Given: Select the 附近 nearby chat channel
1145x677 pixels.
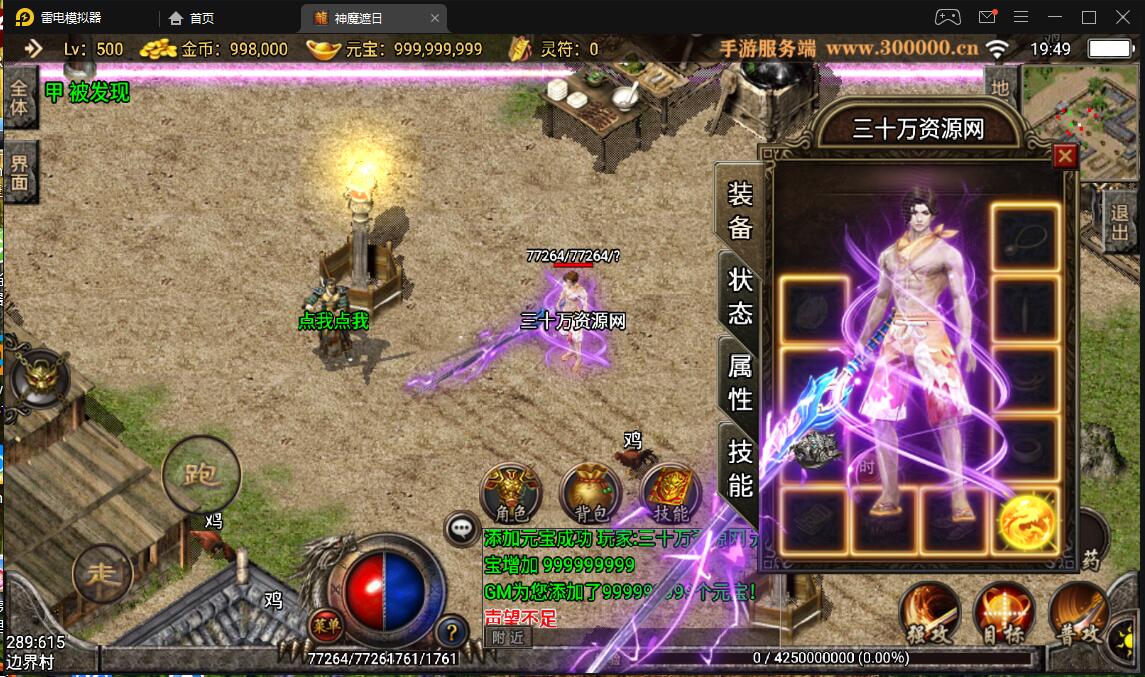Looking at the screenshot, I should point(507,636).
